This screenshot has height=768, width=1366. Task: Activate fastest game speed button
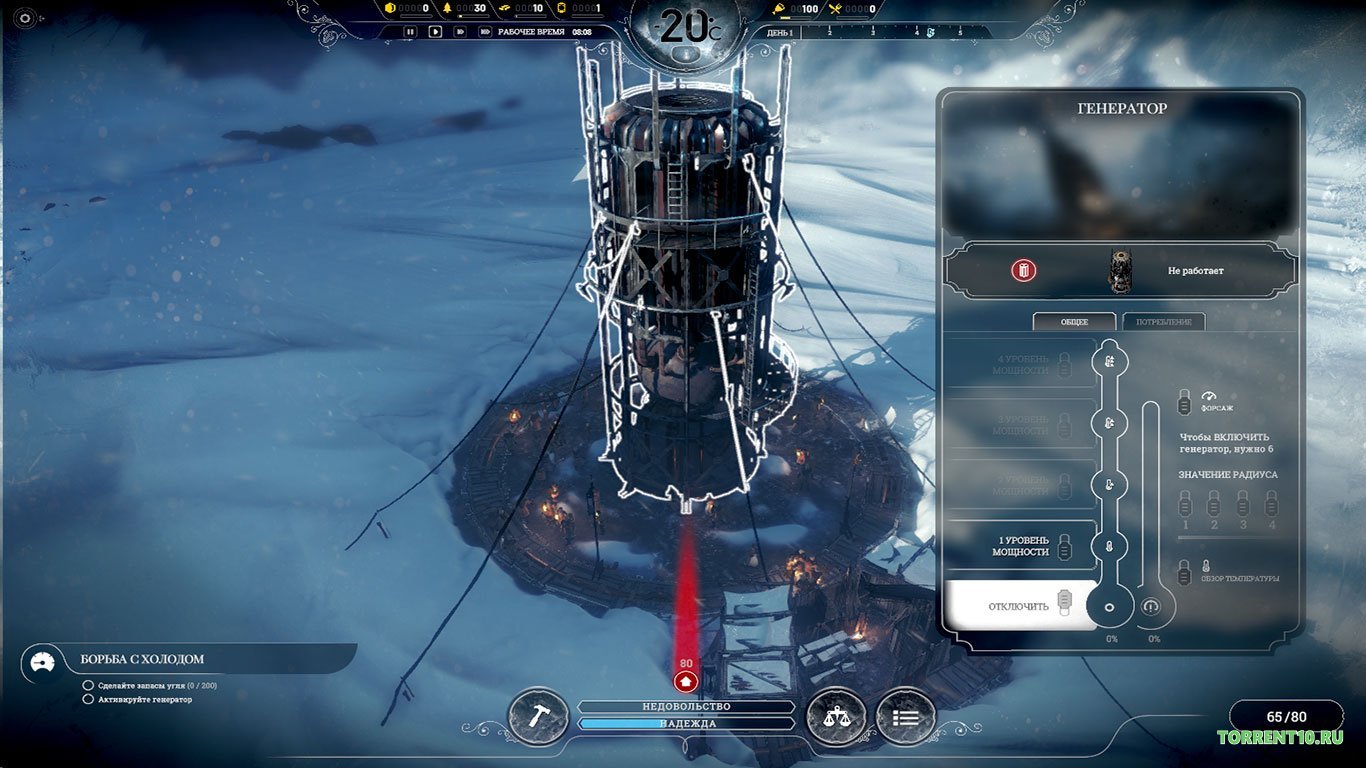pos(487,31)
